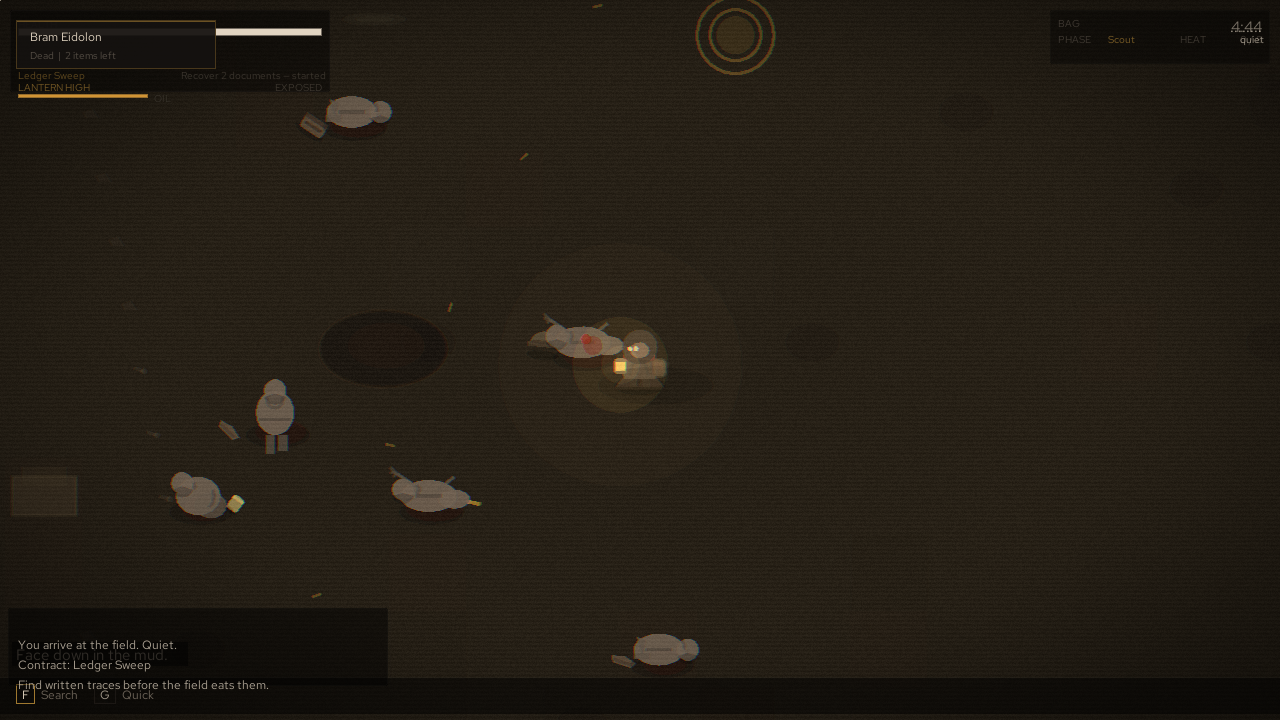Expand the Bram Eidolon body tooltip
The height and width of the screenshot is (720, 1280).
click(66, 37)
